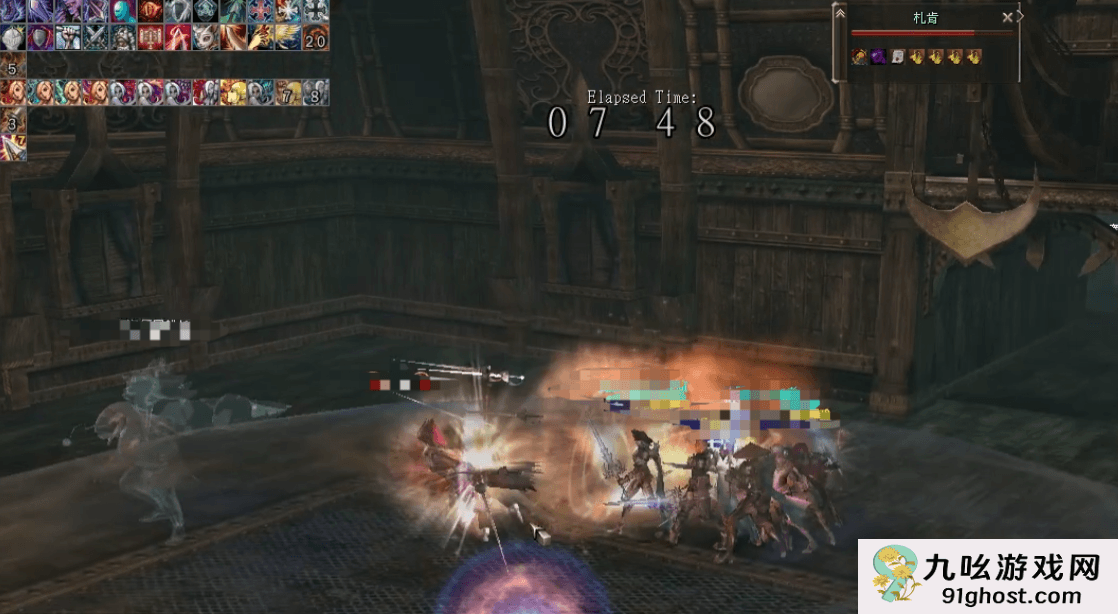Viewport: 1118px width, 614px height.
Task: Select the spearhead buff icon
Action: 12,148
